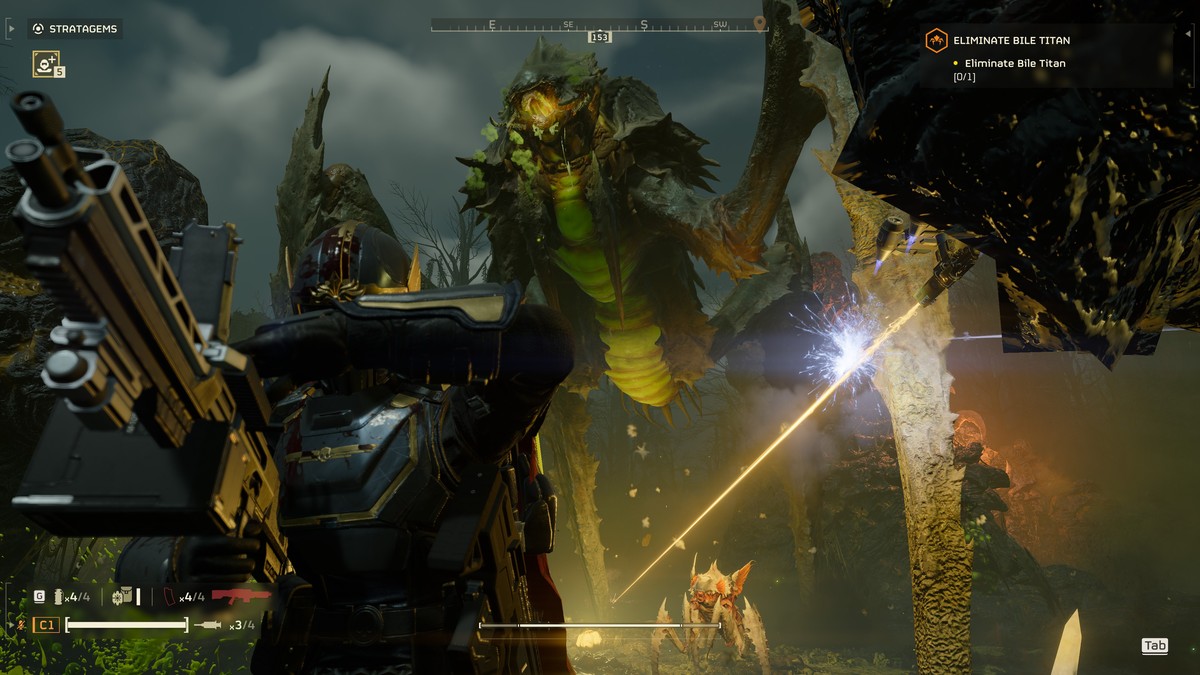This screenshot has height=675, width=1200.
Task: Select the Reinforce stratagem icon
Action: 45,64
